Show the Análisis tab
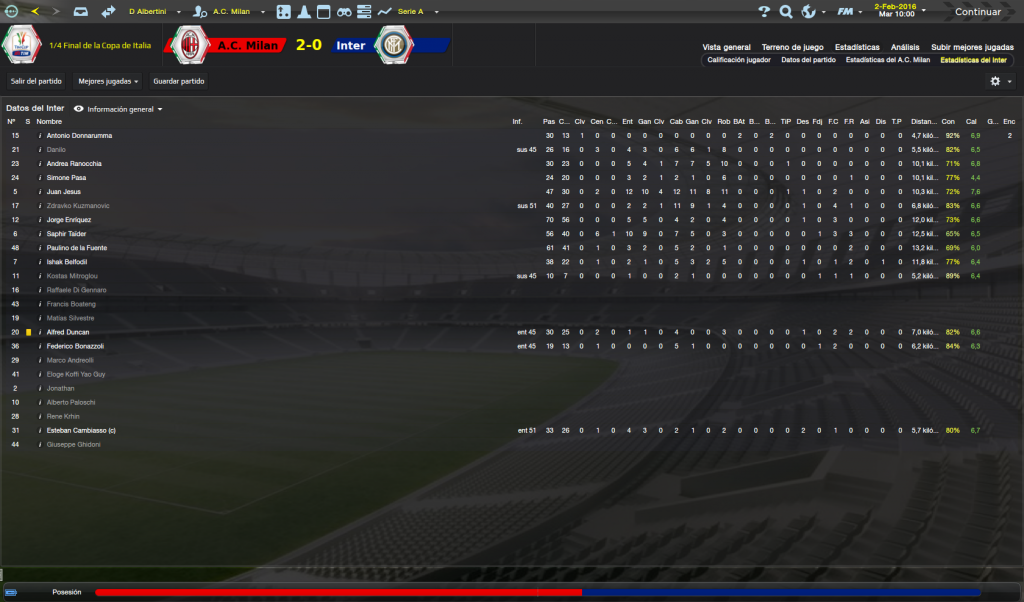 pyautogui.click(x=905, y=47)
